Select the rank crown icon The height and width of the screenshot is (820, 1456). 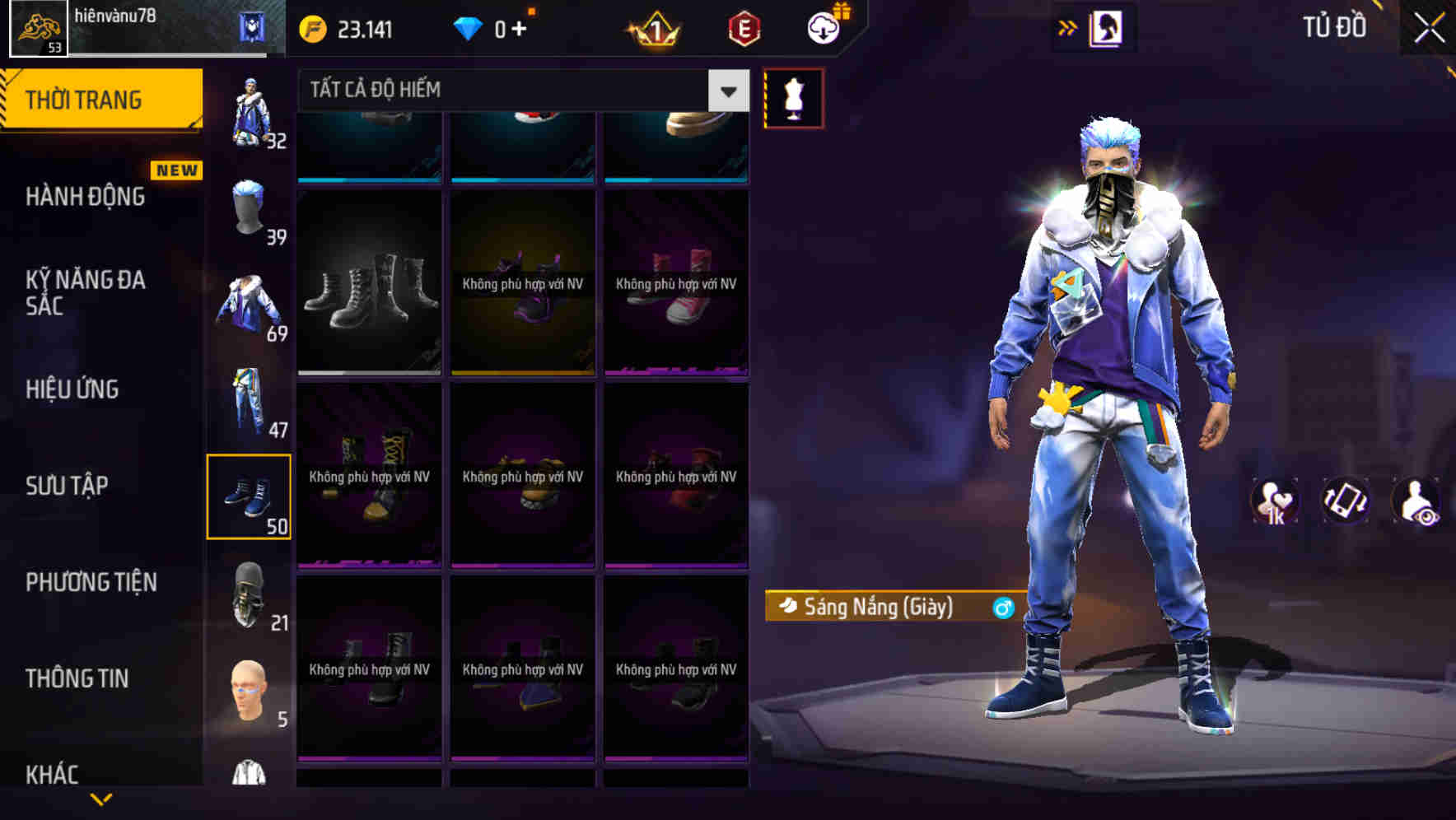[x=653, y=27]
